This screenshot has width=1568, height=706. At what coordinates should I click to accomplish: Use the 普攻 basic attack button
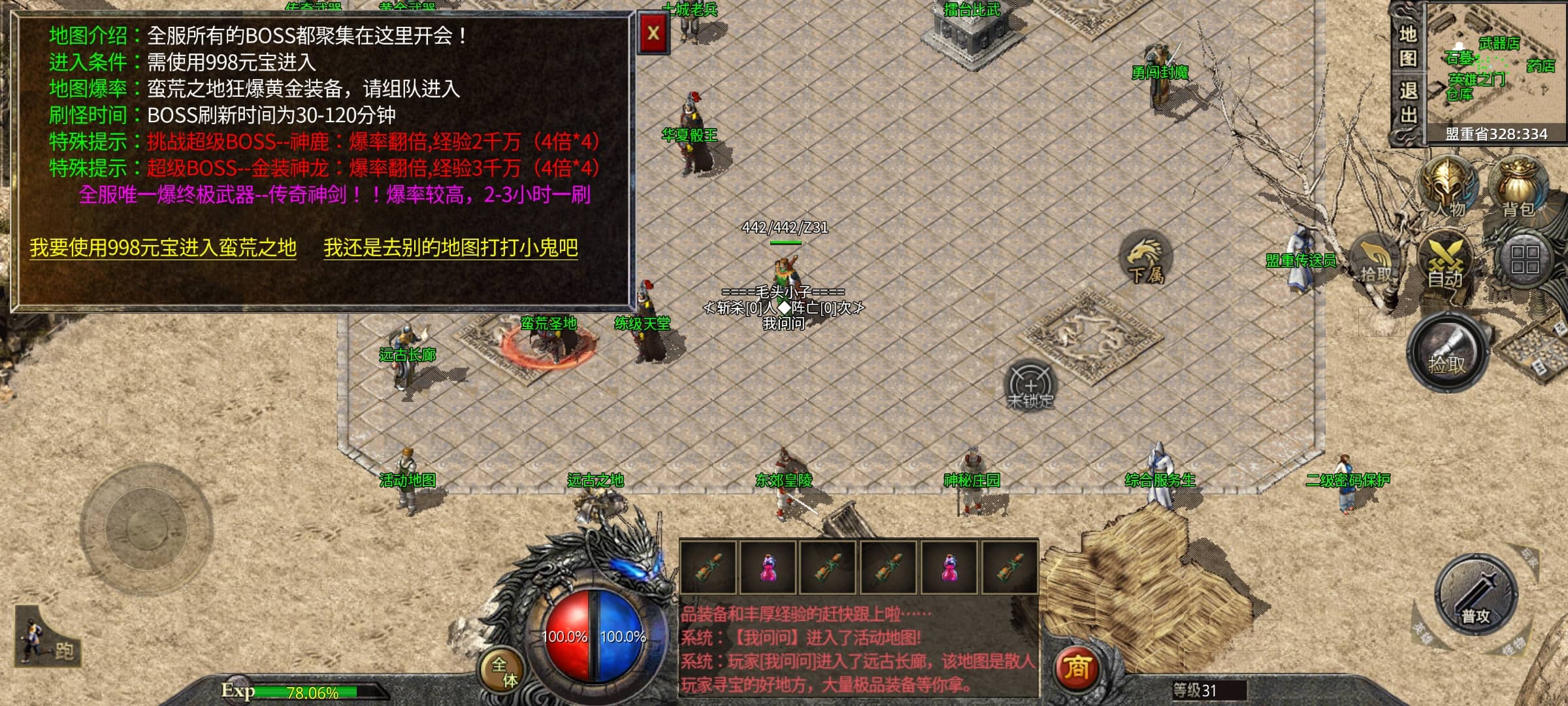[1476, 596]
